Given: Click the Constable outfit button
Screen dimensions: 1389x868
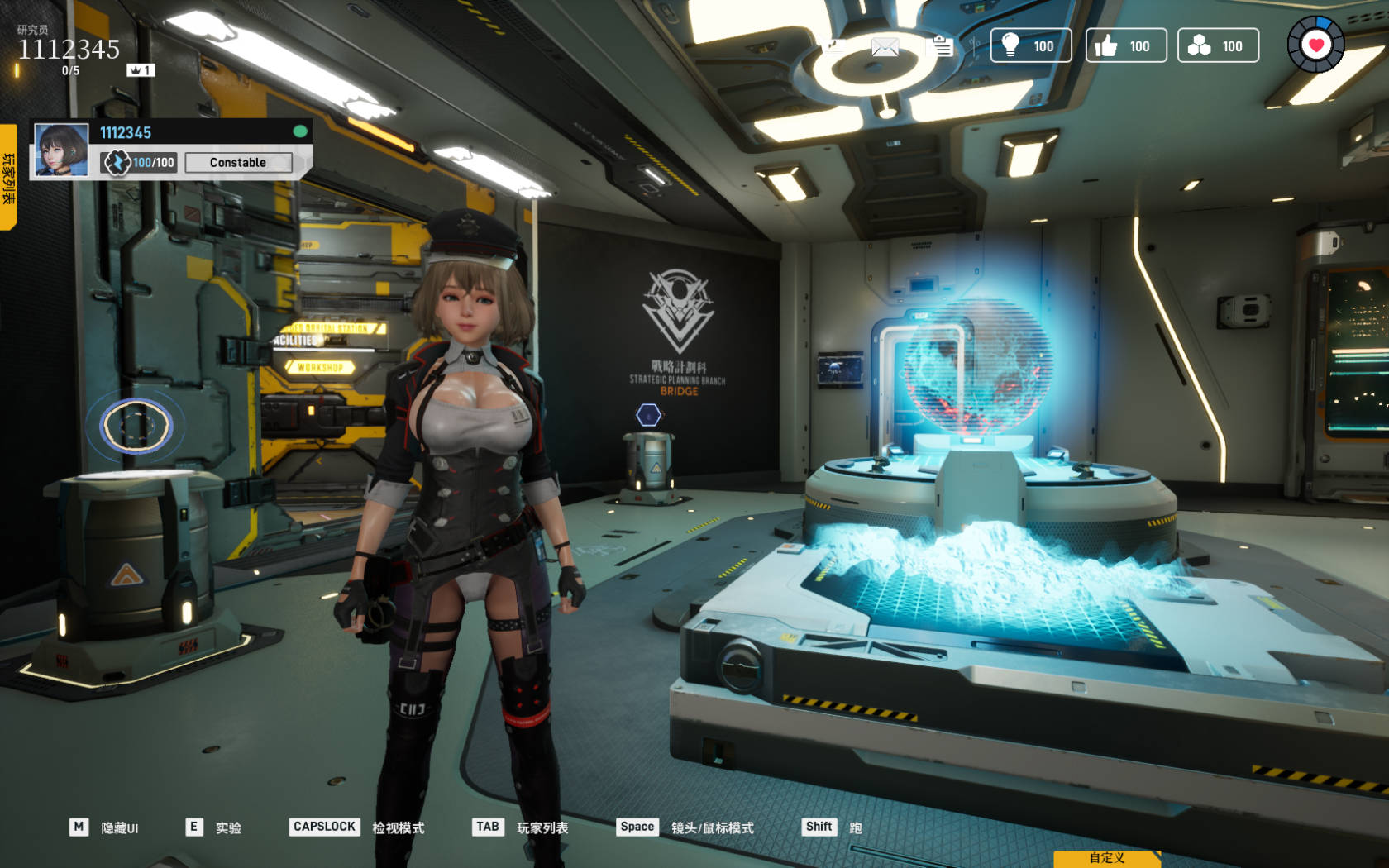Looking at the screenshot, I should pyautogui.click(x=238, y=163).
